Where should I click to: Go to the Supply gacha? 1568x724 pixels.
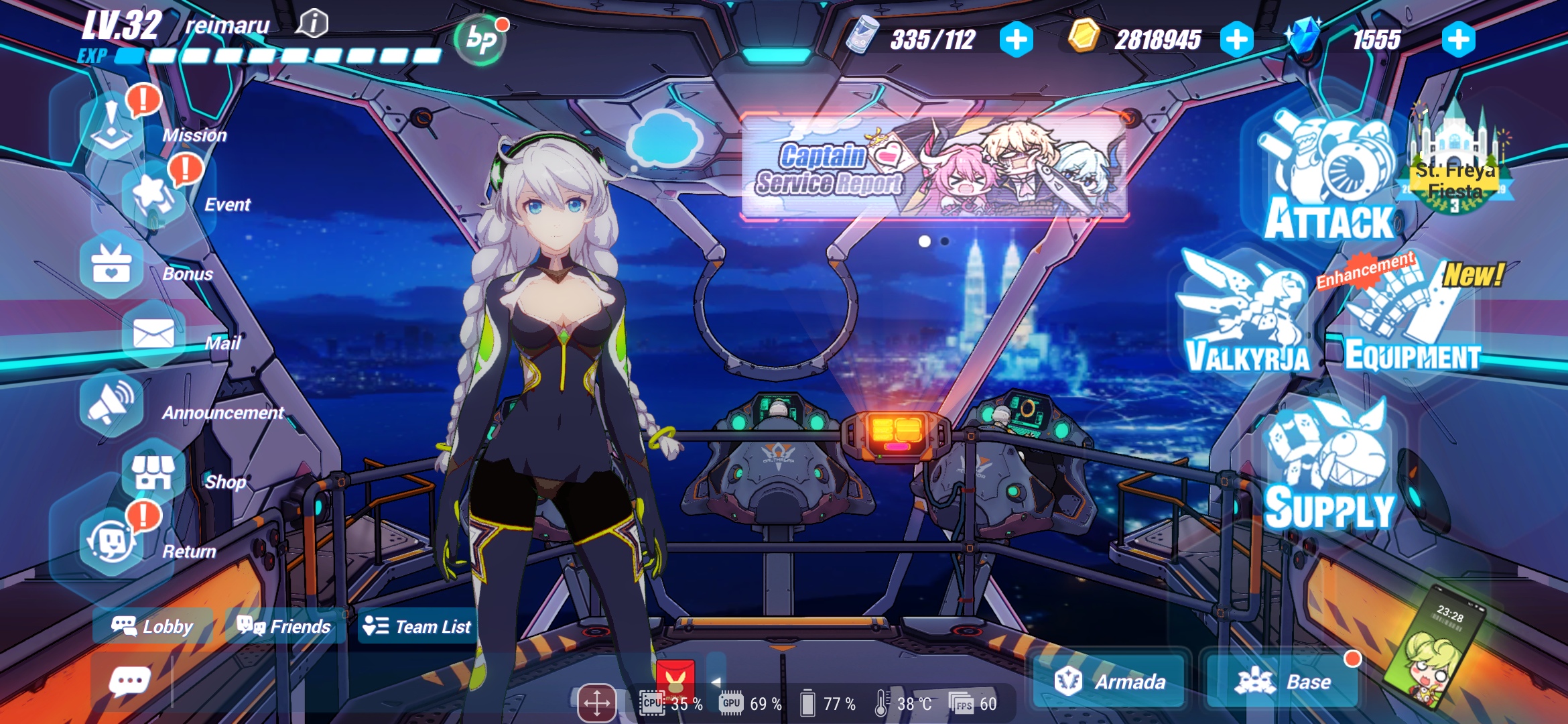tap(1329, 469)
